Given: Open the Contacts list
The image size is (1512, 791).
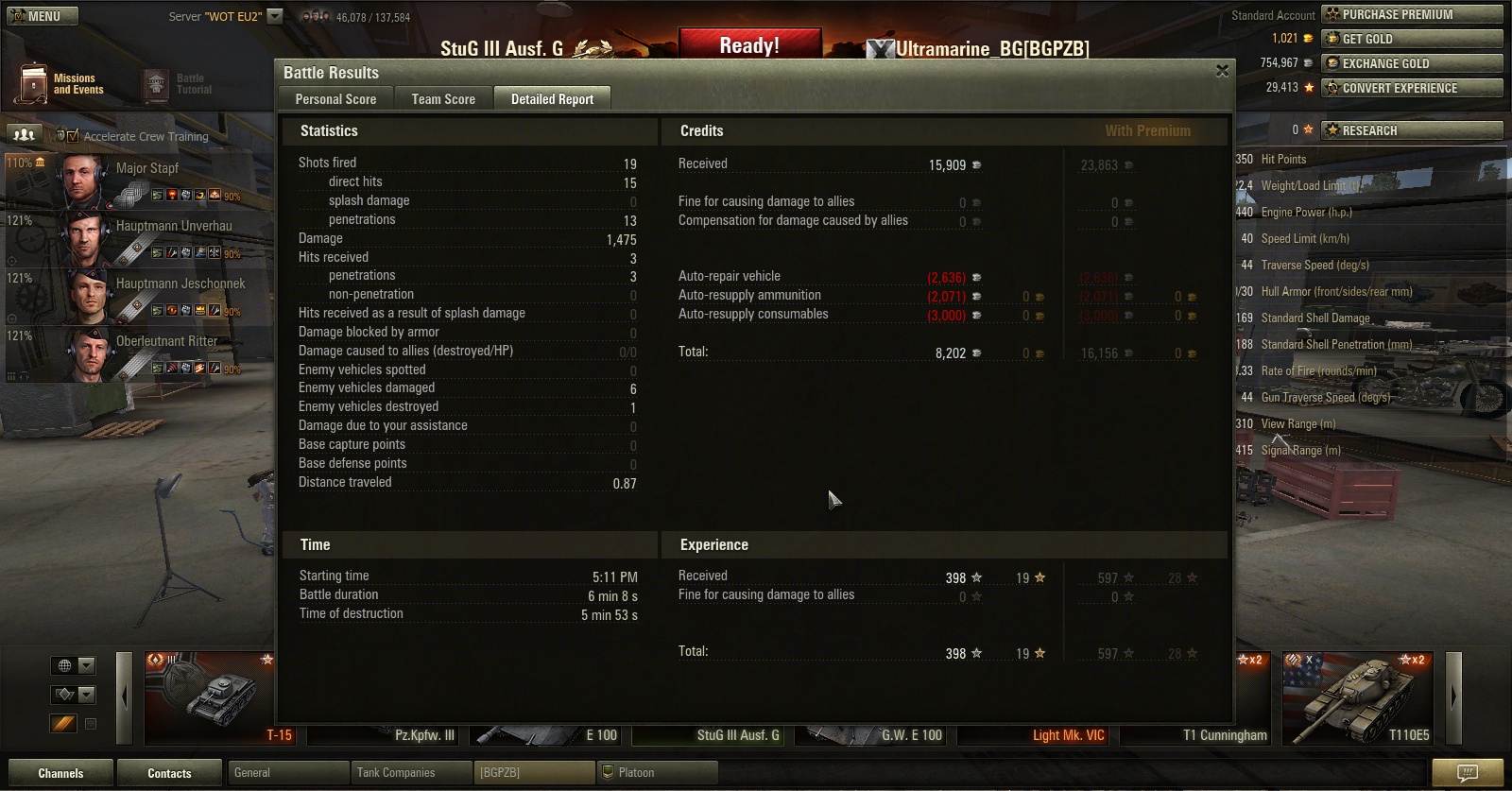Looking at the screenshot, I should click(x=169, y=773).
